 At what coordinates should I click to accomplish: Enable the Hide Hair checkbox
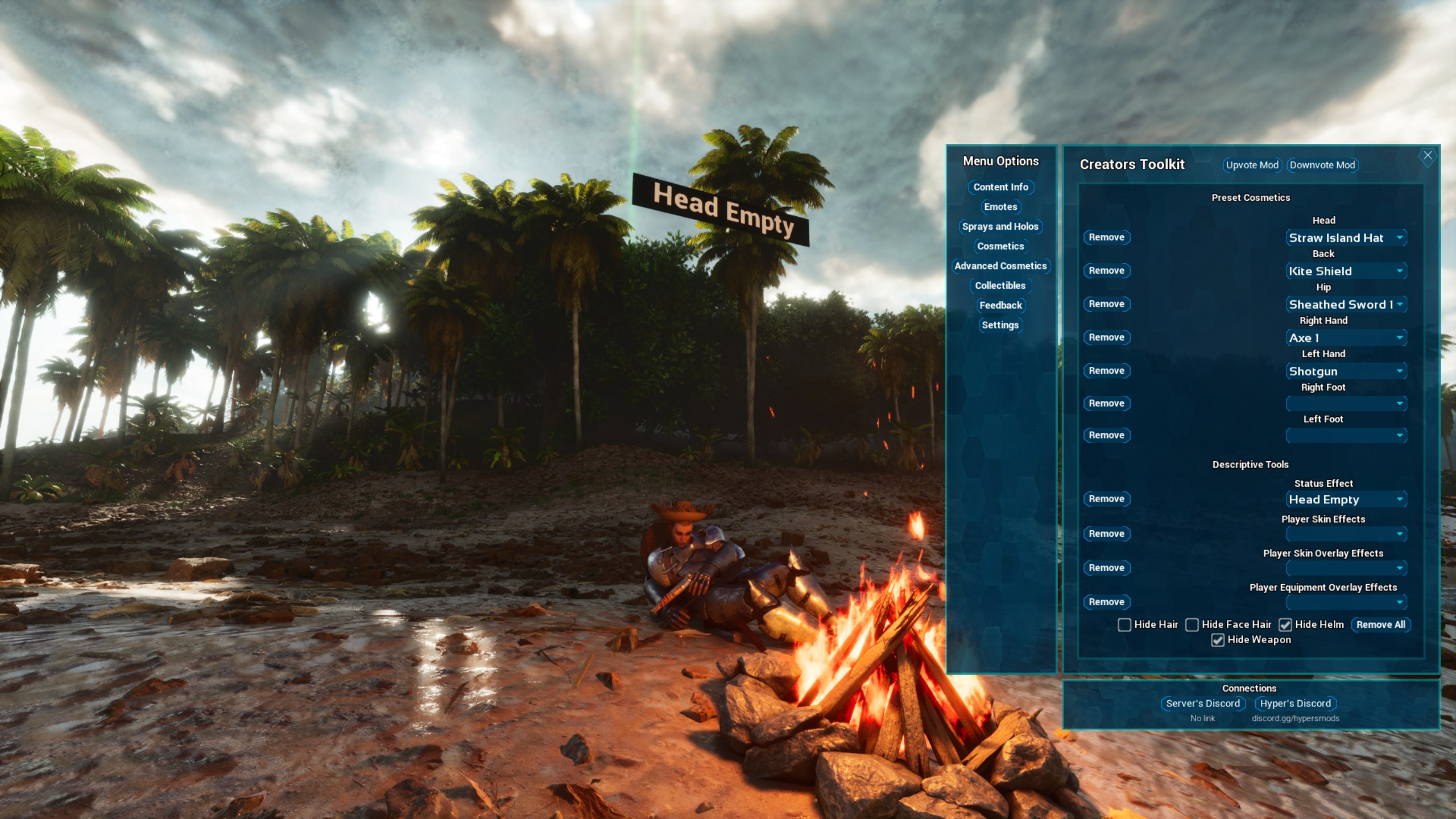point(1124,624)
